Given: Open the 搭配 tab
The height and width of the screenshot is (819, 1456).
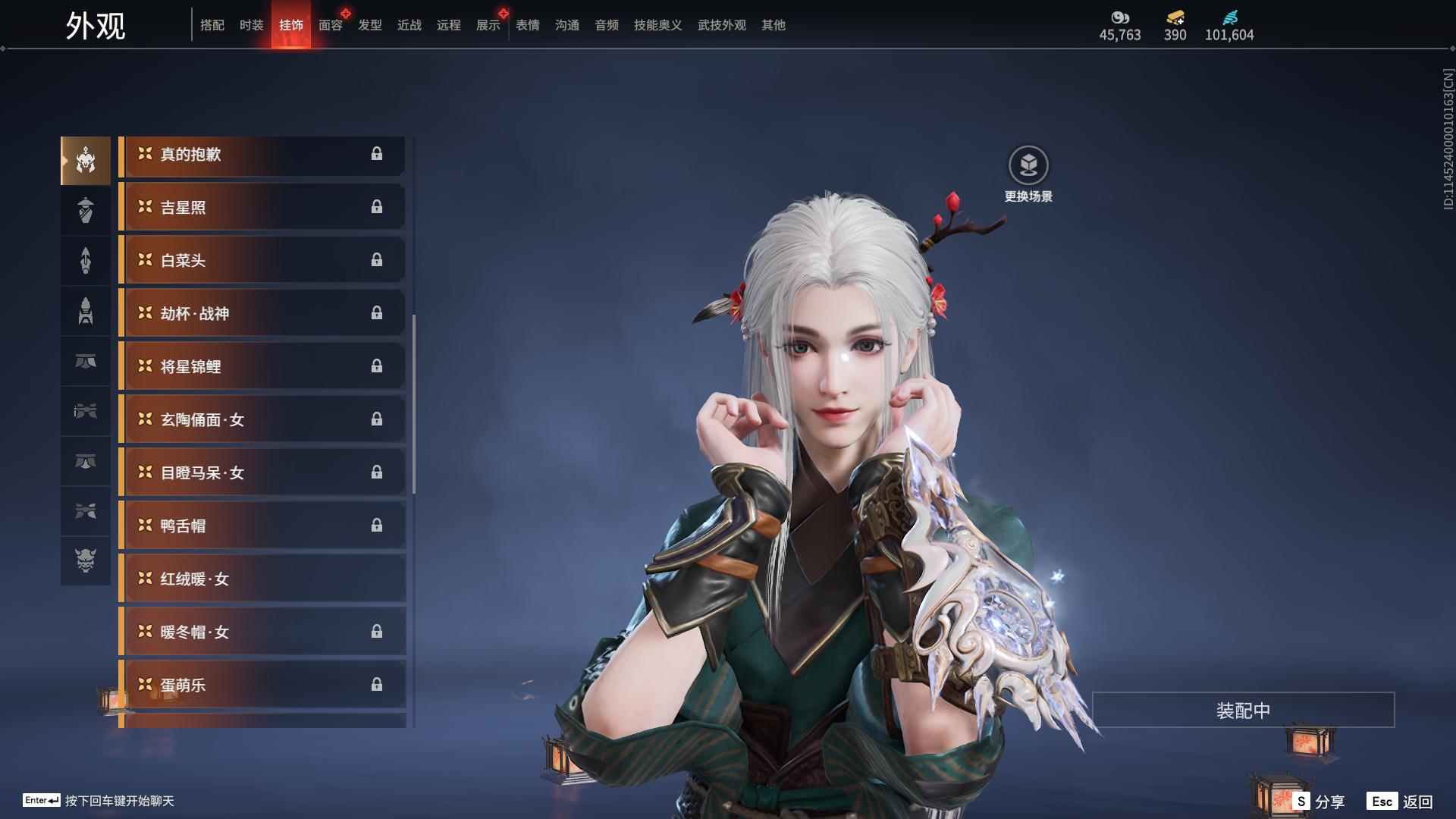Looking at the screenshot, I should 212,25.
